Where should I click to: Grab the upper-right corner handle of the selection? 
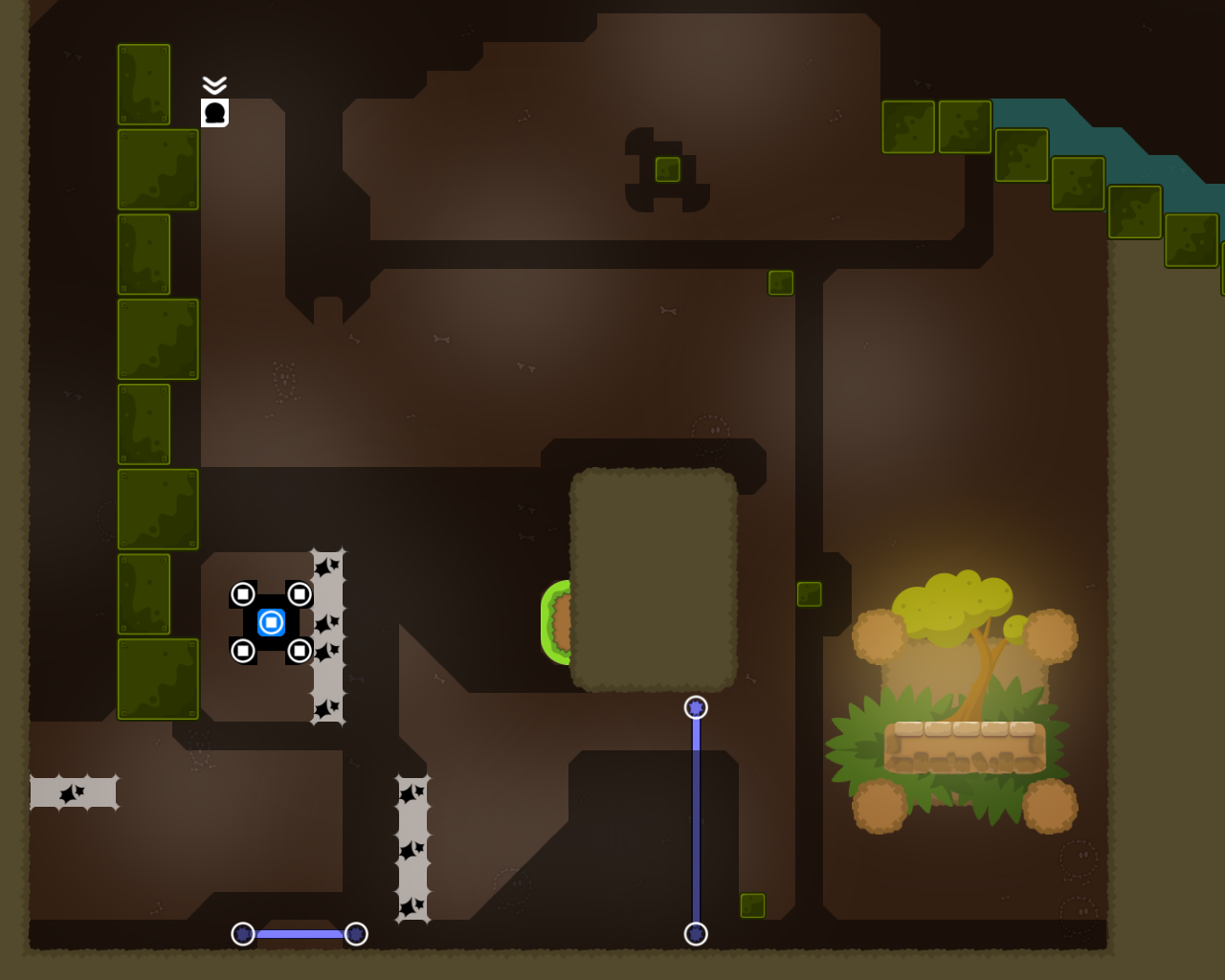(x=300, y=594)
